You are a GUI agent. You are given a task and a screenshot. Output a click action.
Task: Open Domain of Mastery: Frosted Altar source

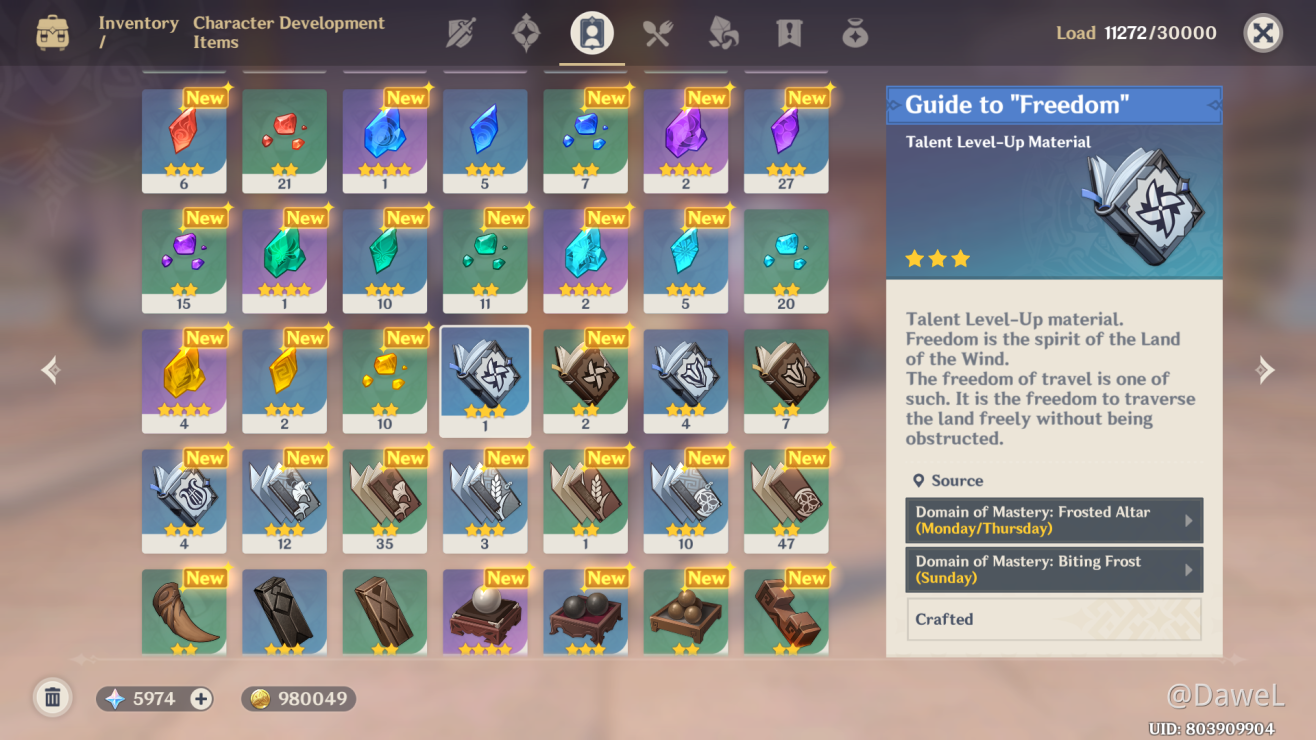tap(1053, 521)
